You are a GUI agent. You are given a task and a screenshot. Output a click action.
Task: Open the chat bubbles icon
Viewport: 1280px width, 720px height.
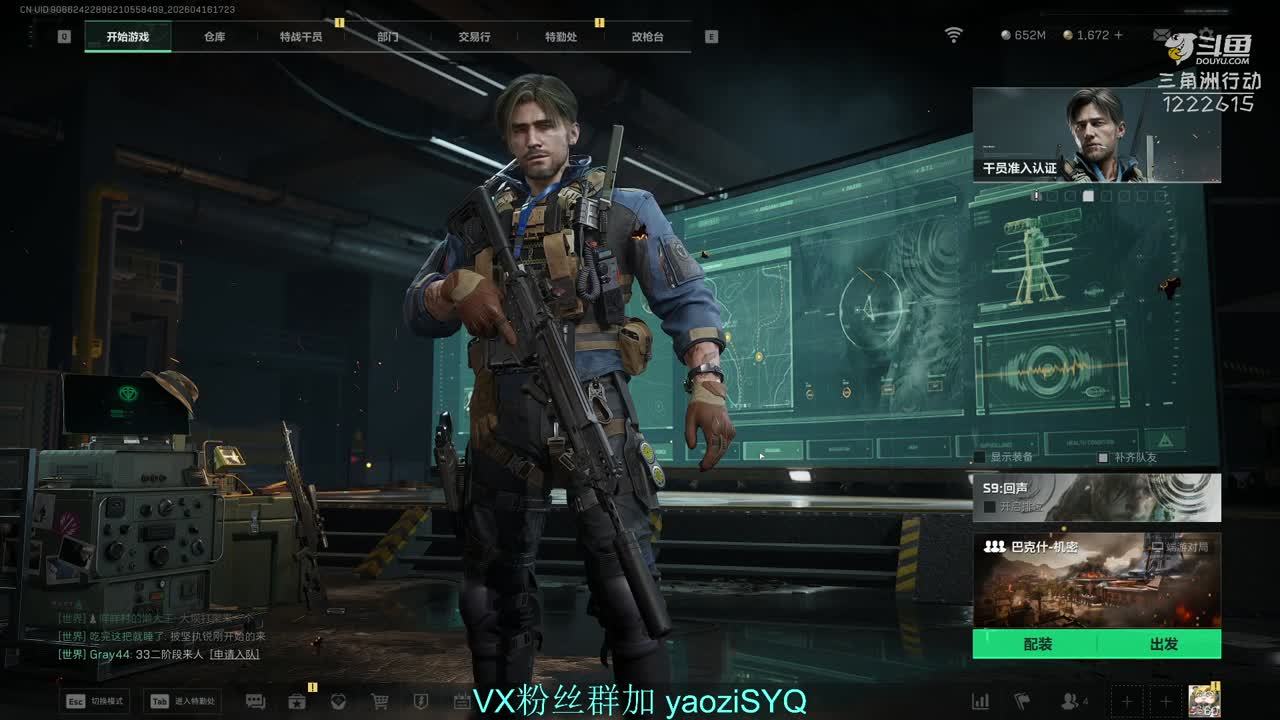(255, 701)
